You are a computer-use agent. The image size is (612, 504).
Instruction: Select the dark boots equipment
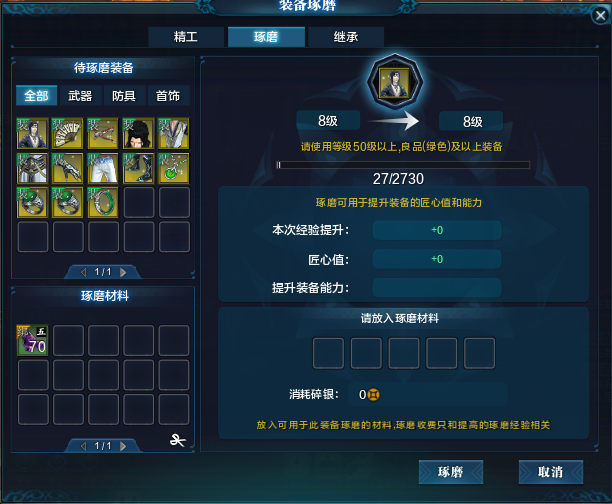tap(139, 168)
